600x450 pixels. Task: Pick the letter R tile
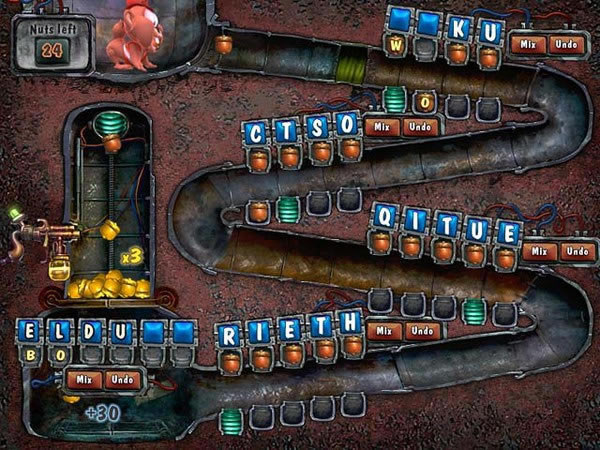click(x=230, y=334)
